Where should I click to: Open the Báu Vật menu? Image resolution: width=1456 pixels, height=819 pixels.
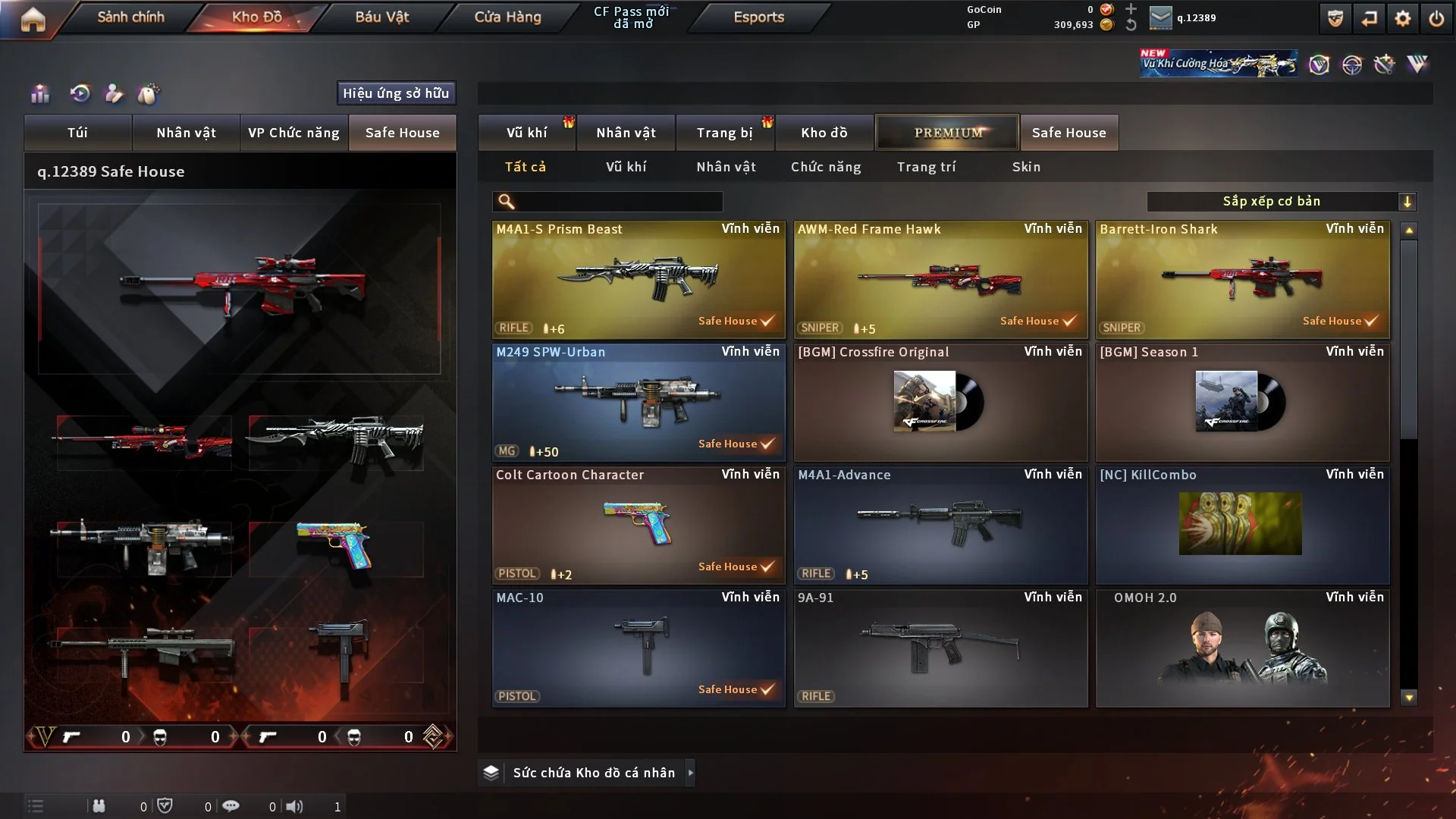(381, 17)
